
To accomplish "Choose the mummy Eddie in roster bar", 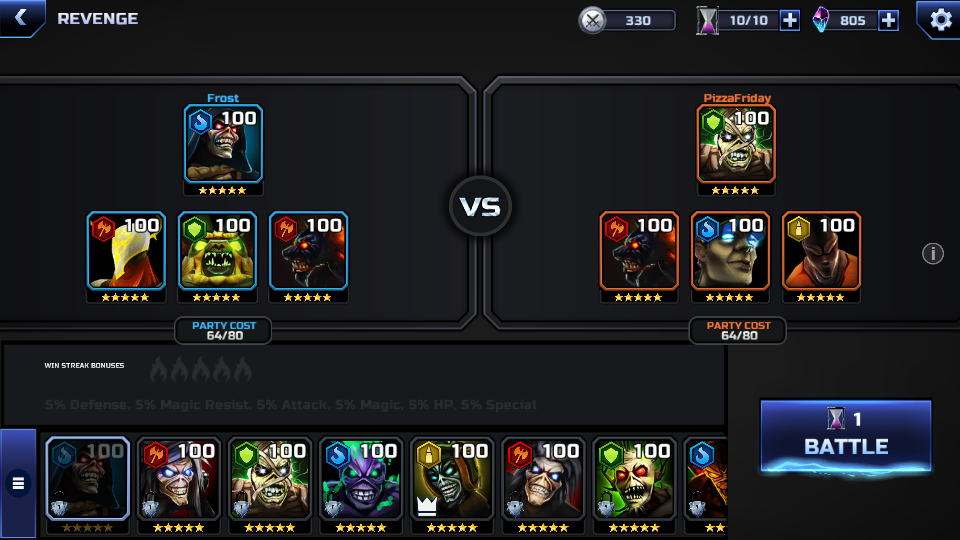I will (x=269, y=480).
